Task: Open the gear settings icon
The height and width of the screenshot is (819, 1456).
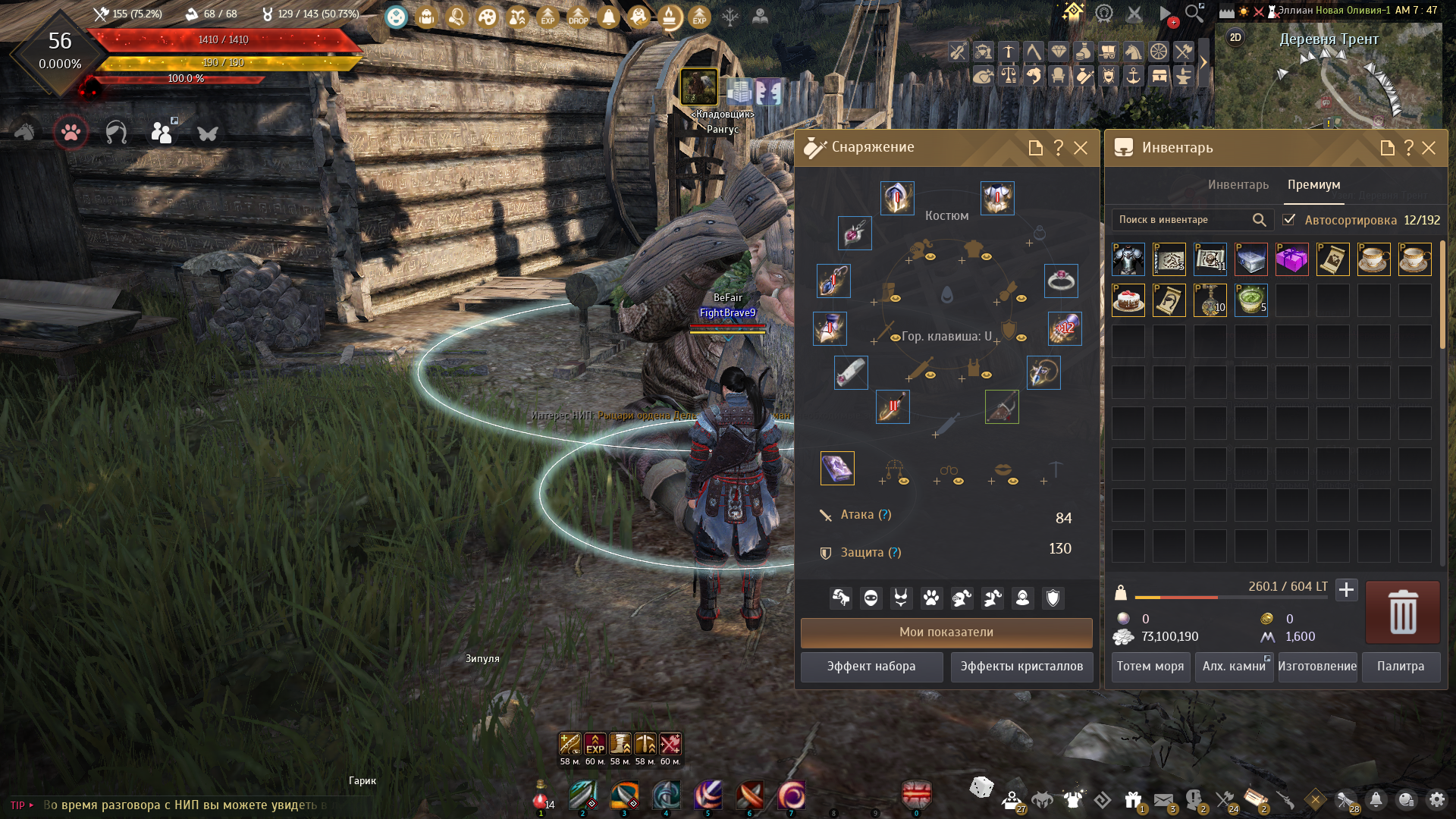Action: click(1436, 799)
